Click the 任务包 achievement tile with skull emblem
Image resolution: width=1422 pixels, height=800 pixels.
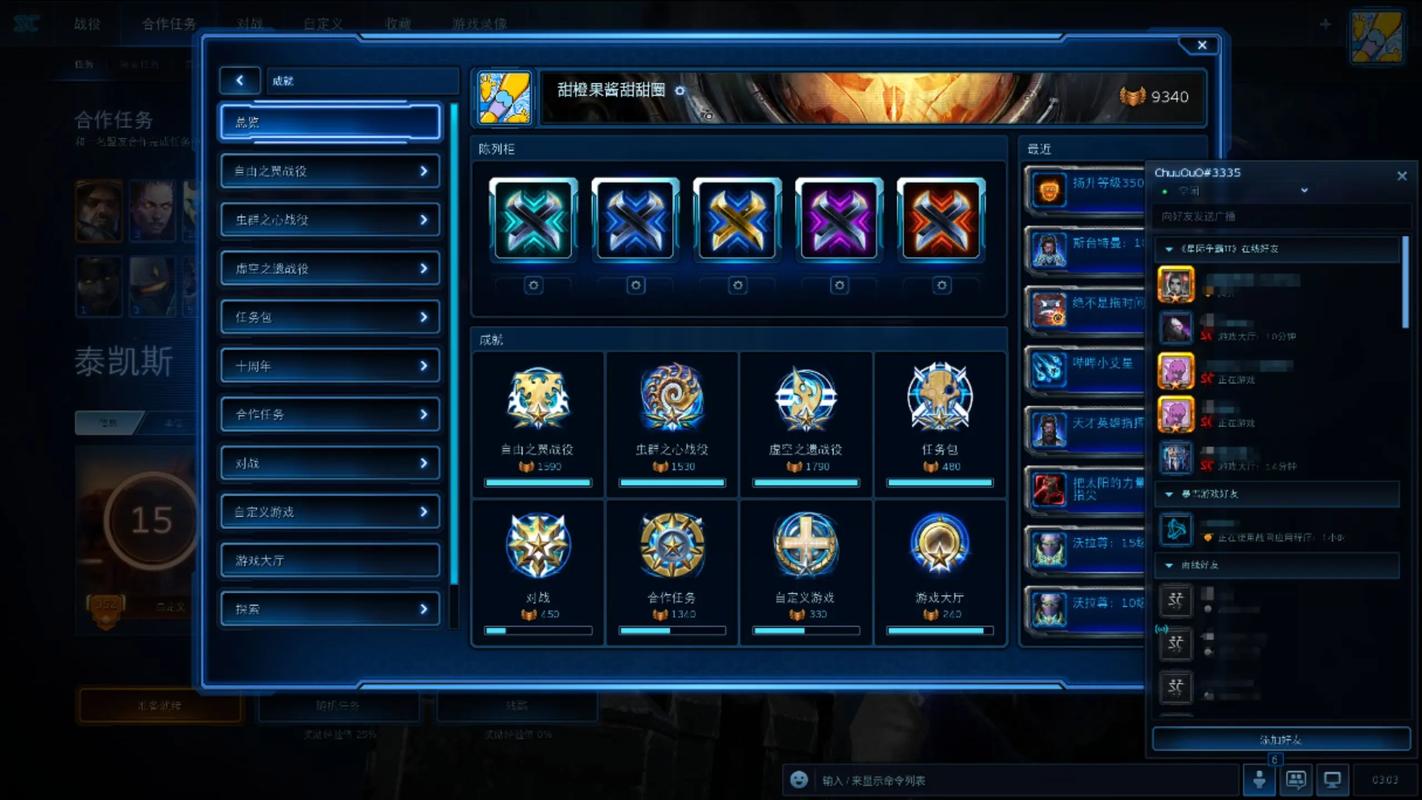point(940,422)
